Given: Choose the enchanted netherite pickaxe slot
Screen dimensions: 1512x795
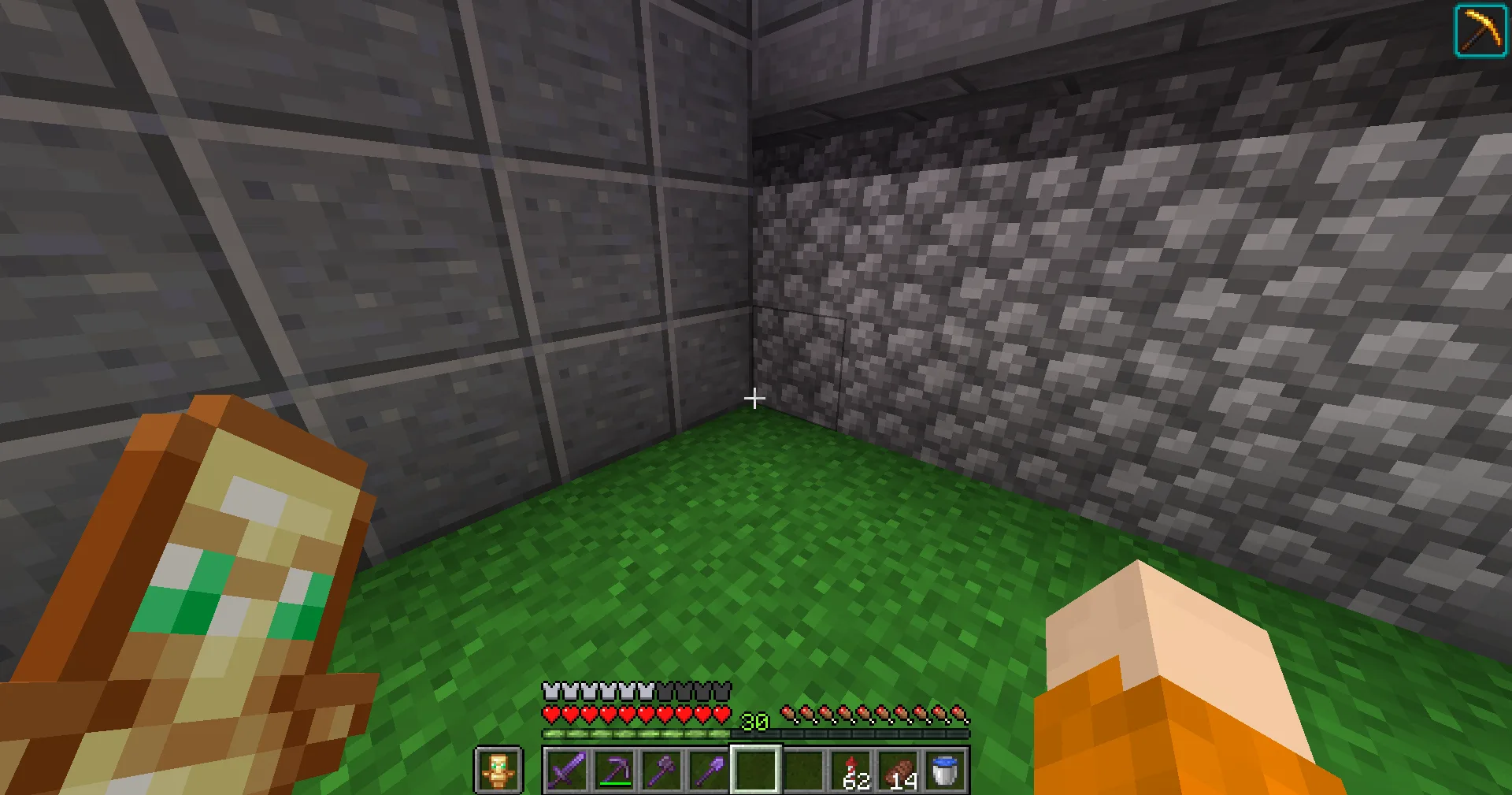Looking at the screenshot, I should click(x=614, y=770).
